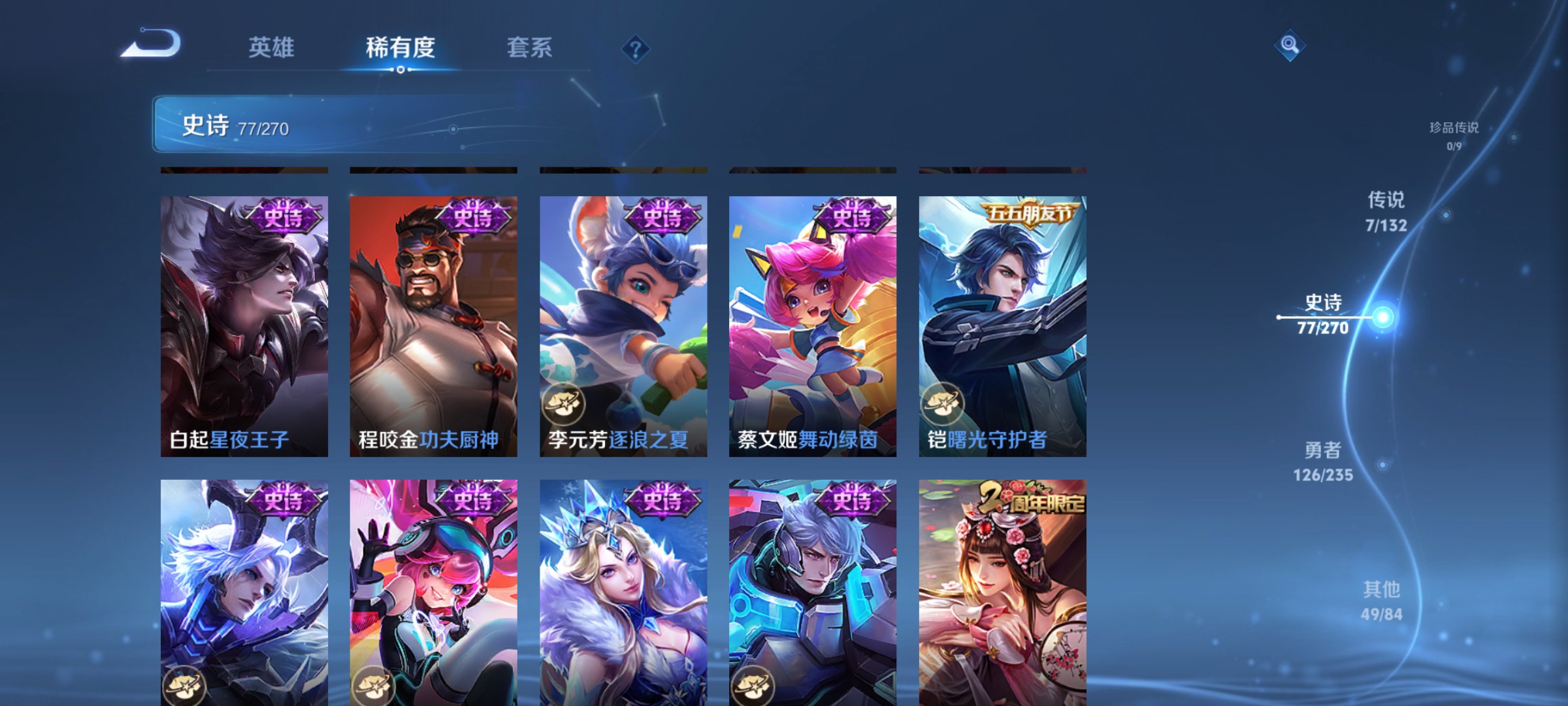Viewport: 1568px width, 706px height.
Task: Open the help question mark icon
Action: coord(634,48)
